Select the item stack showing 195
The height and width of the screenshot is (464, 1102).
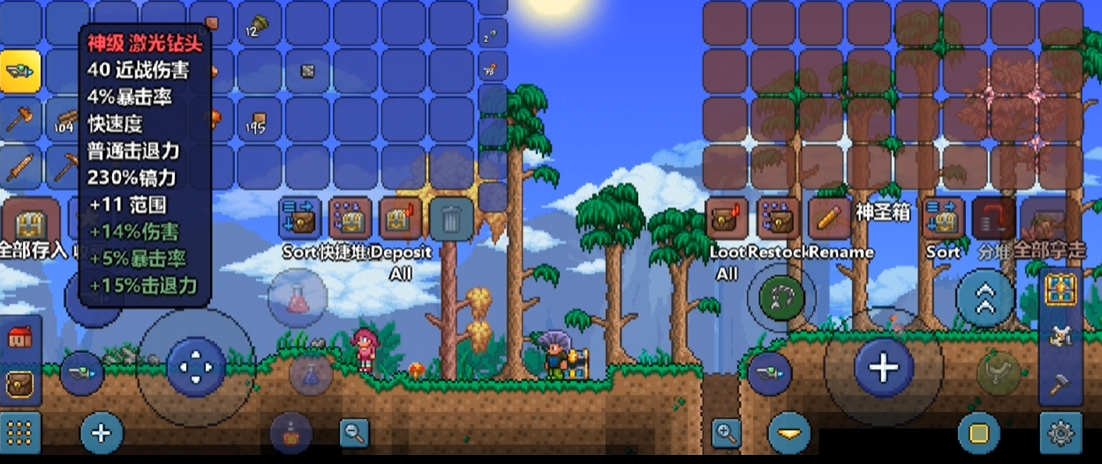point(259,120)
